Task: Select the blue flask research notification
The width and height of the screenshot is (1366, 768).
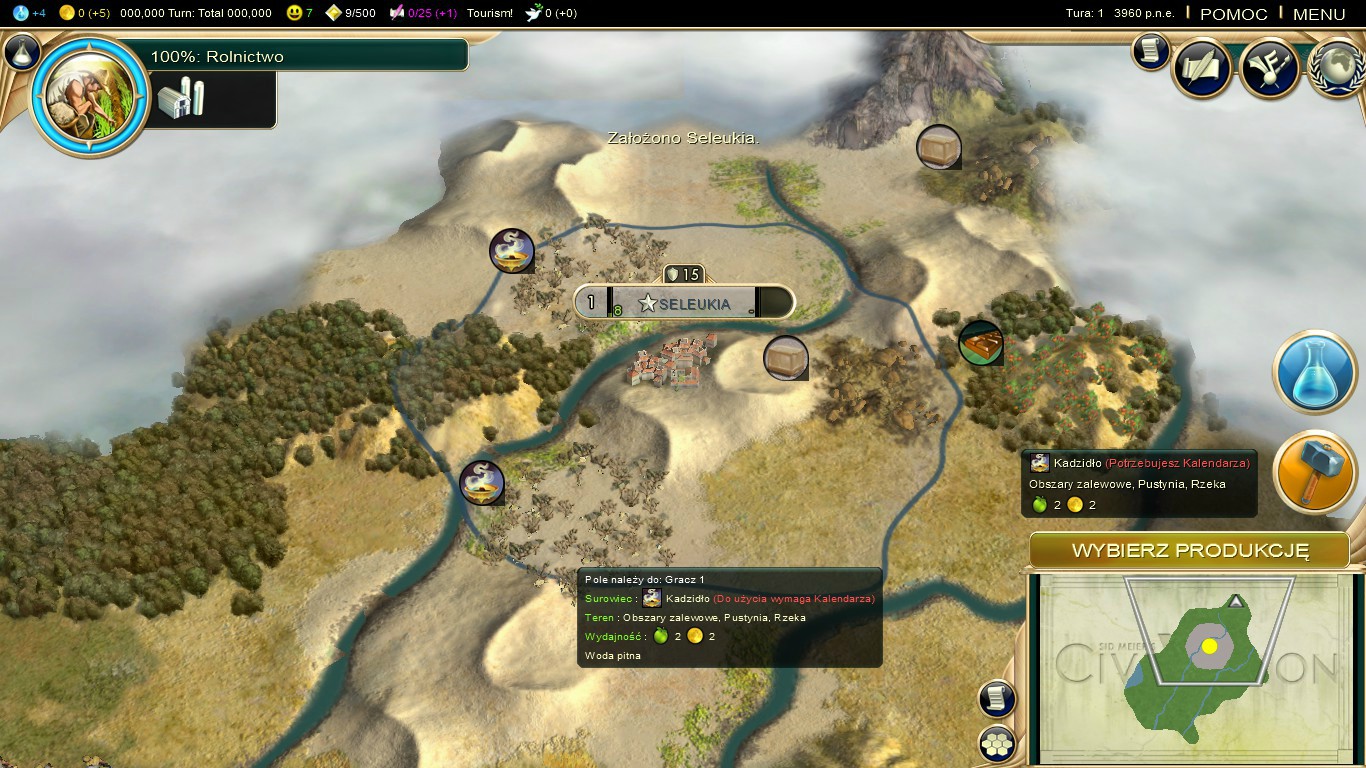Action: click(1314, 372)
